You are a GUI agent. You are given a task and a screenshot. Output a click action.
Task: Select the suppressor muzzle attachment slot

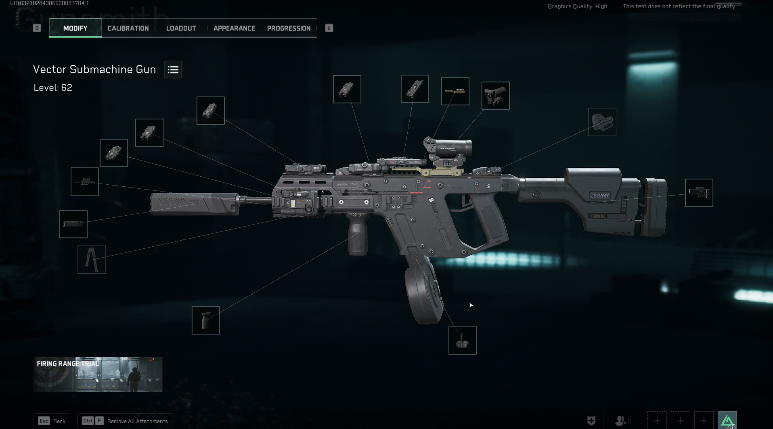point(73,224)
